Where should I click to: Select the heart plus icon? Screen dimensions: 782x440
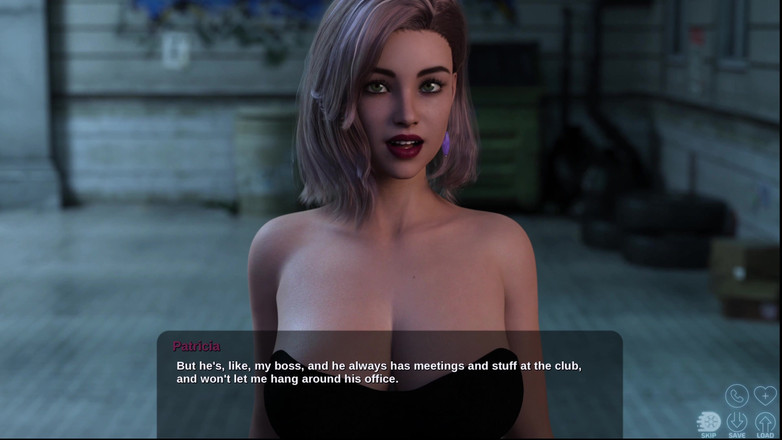[765, 396]
